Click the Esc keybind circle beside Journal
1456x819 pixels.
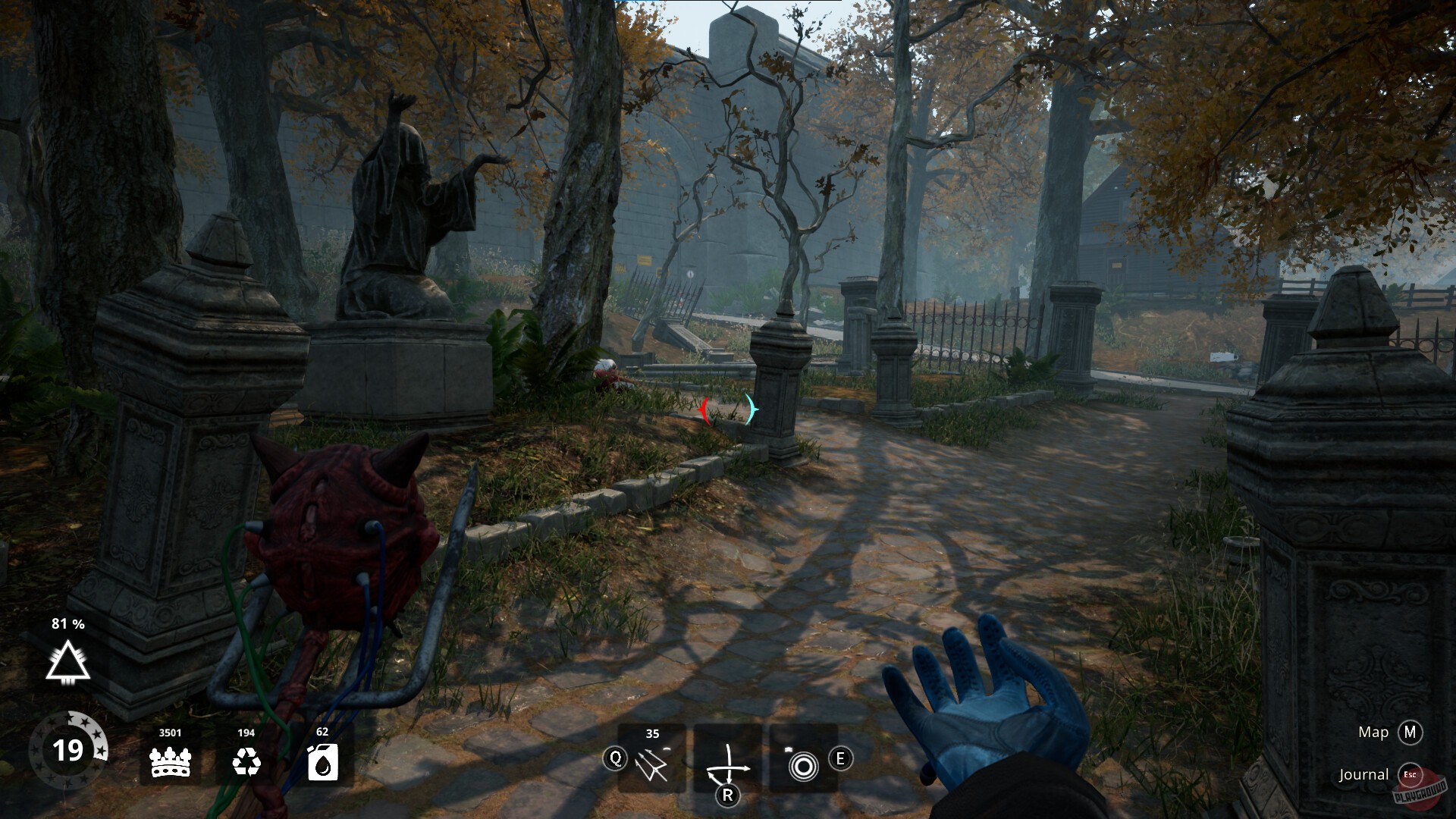1412,775
